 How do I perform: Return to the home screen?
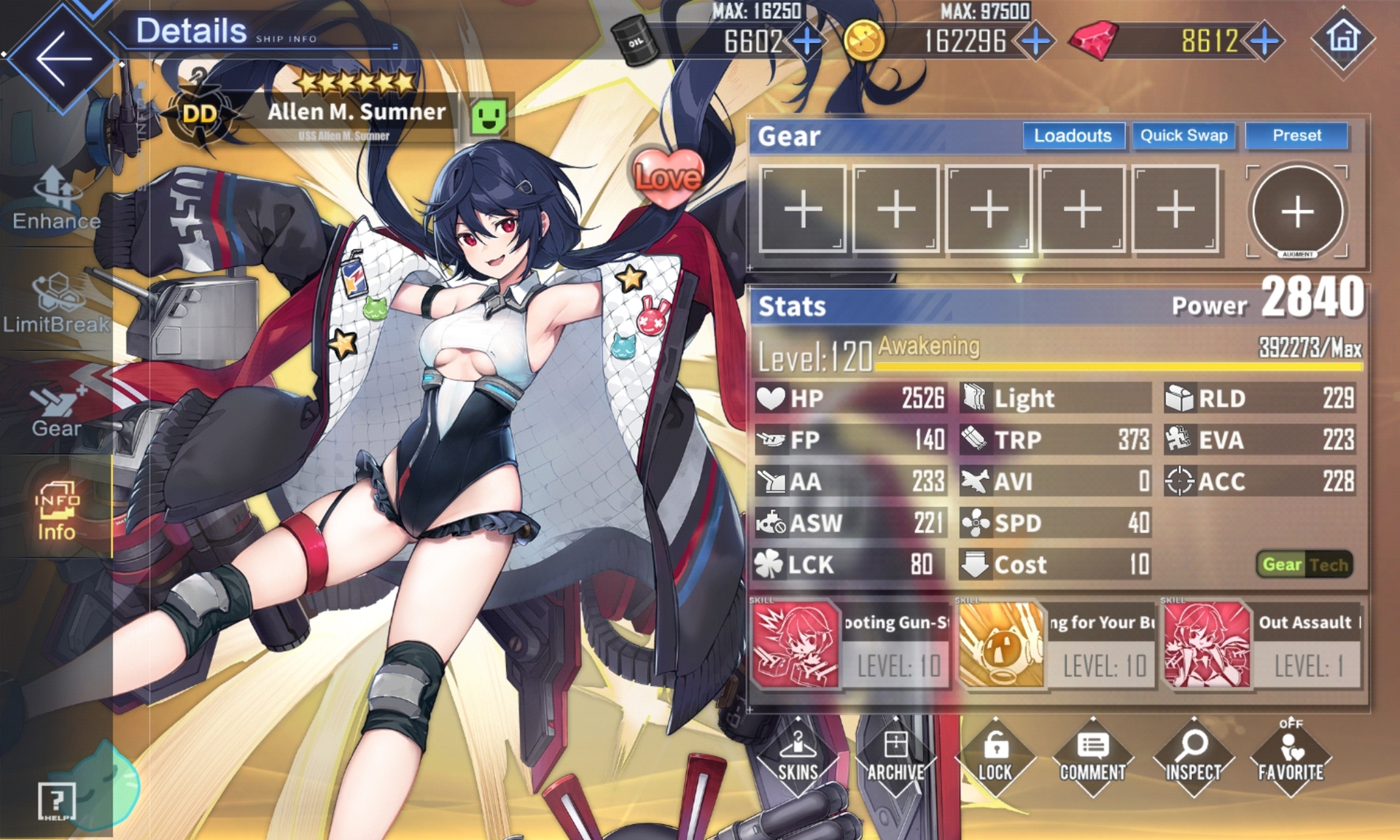pos(1343,38)
